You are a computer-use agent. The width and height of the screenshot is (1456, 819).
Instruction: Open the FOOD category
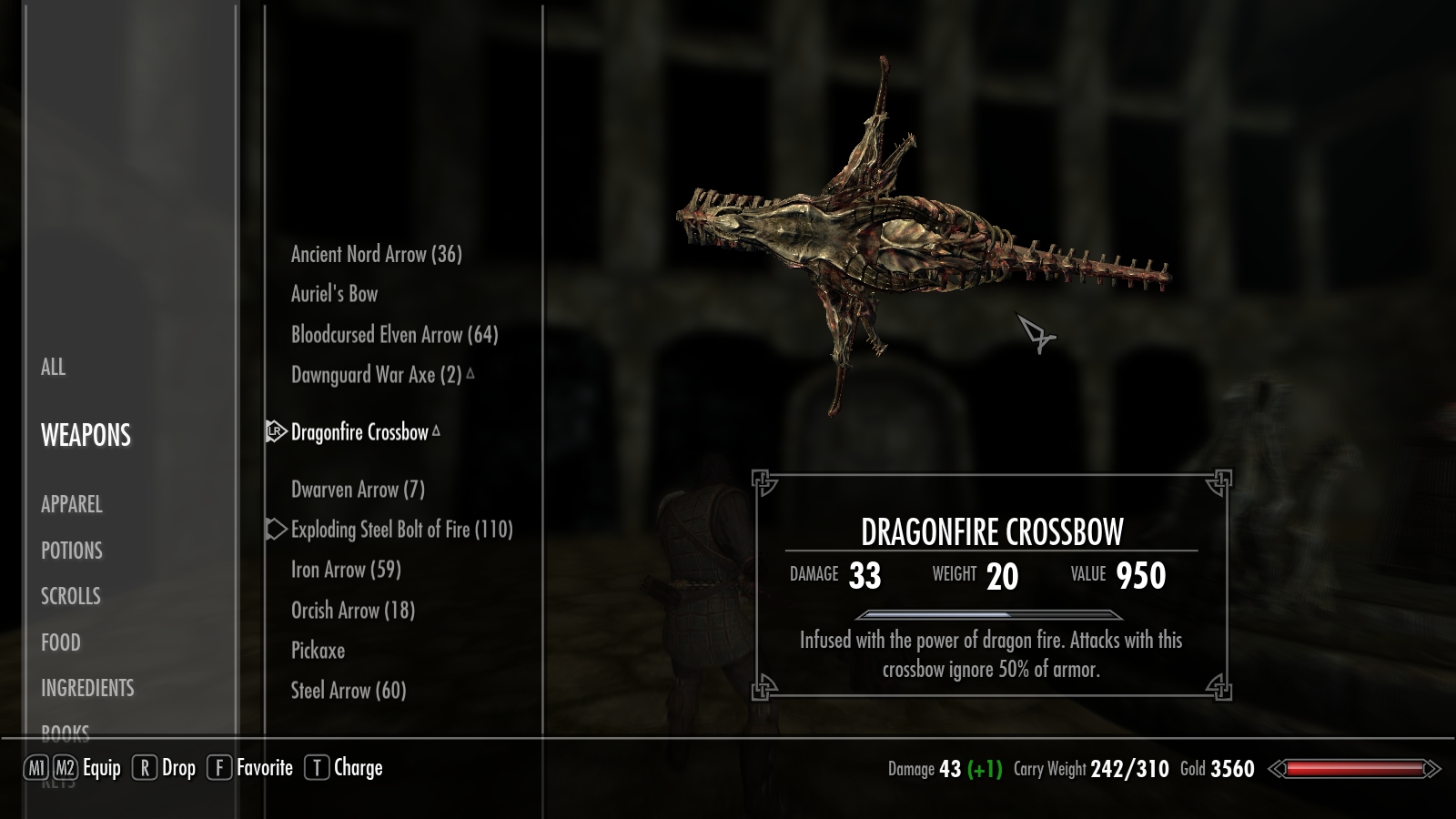[60, 642]
